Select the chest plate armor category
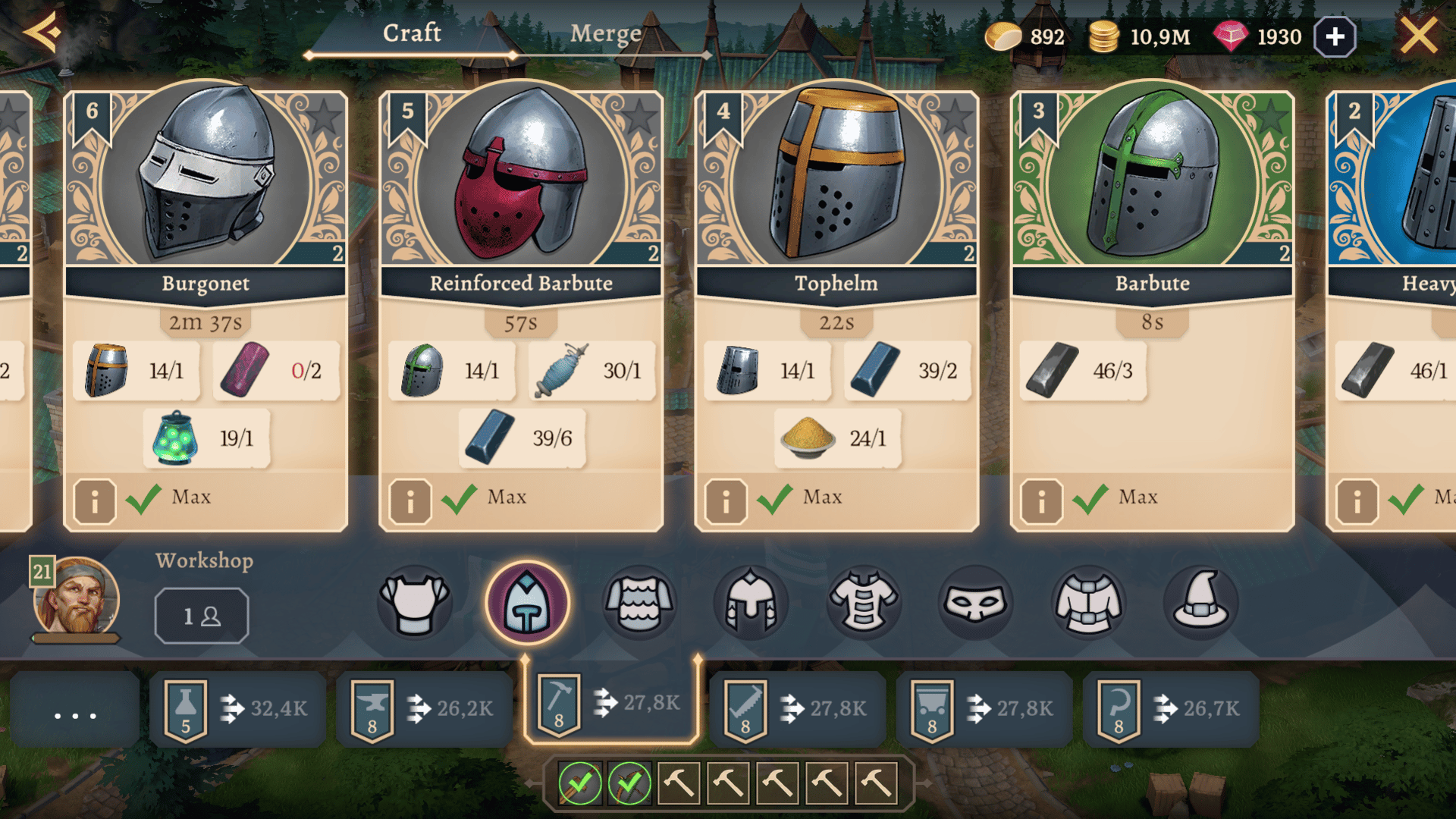 415,604
